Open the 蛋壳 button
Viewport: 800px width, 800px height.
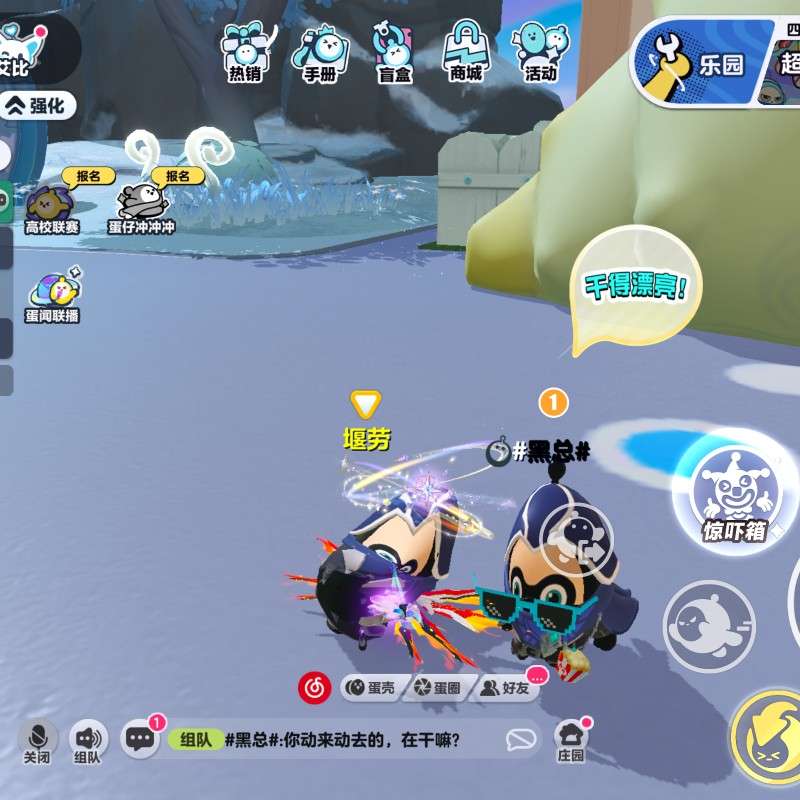(x=372, y=688)
